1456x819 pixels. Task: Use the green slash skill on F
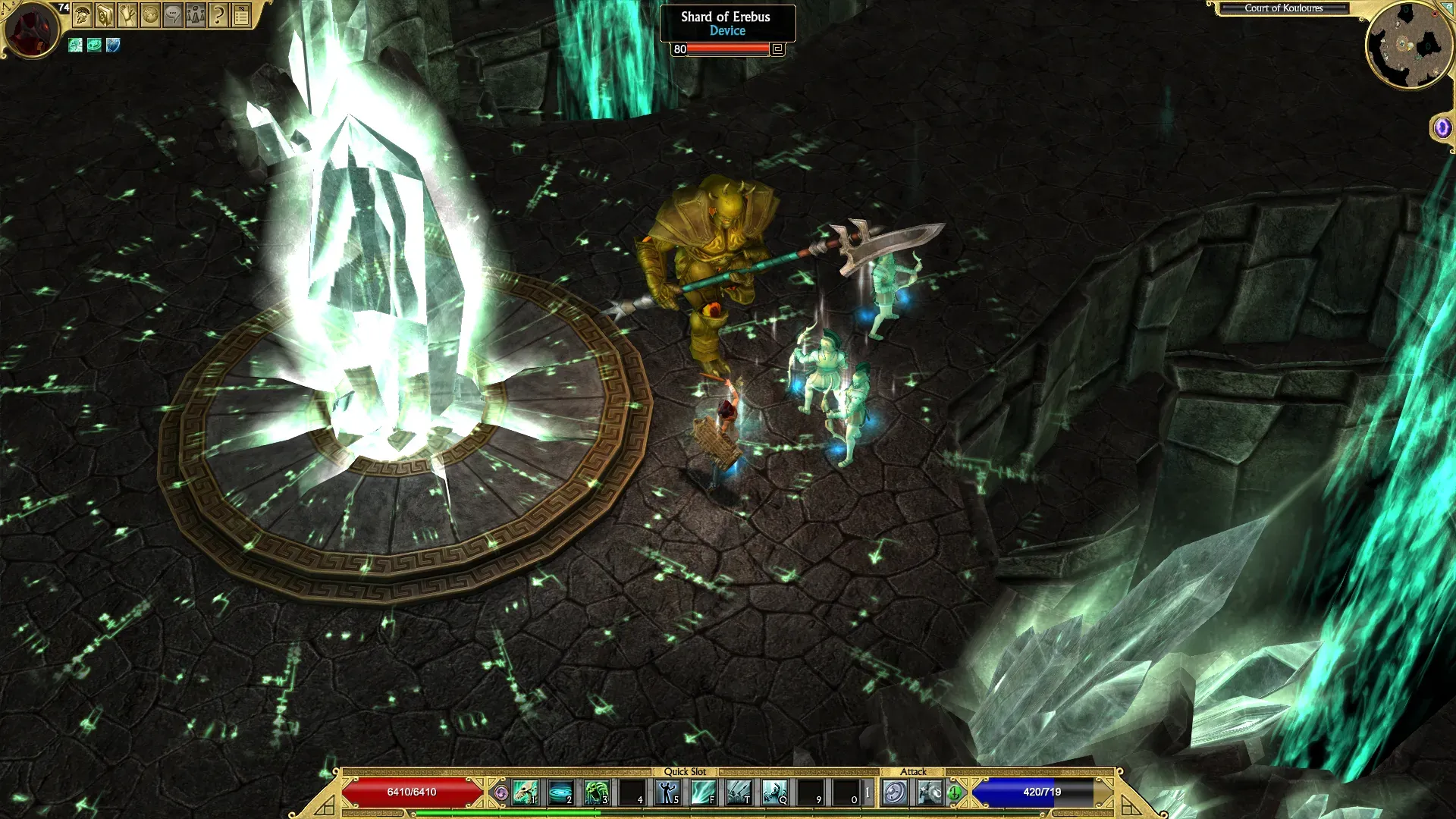[x=703, y=793]
